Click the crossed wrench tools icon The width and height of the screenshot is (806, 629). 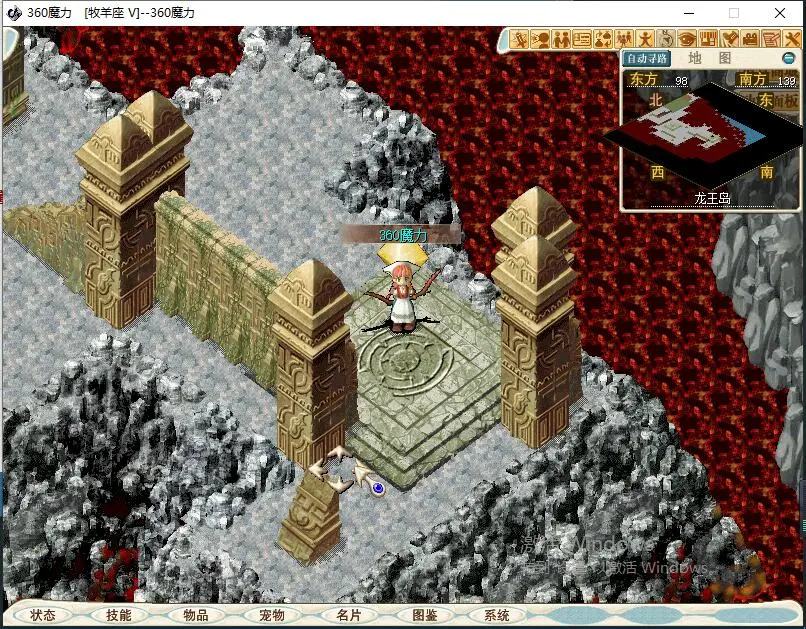(792, 40)
